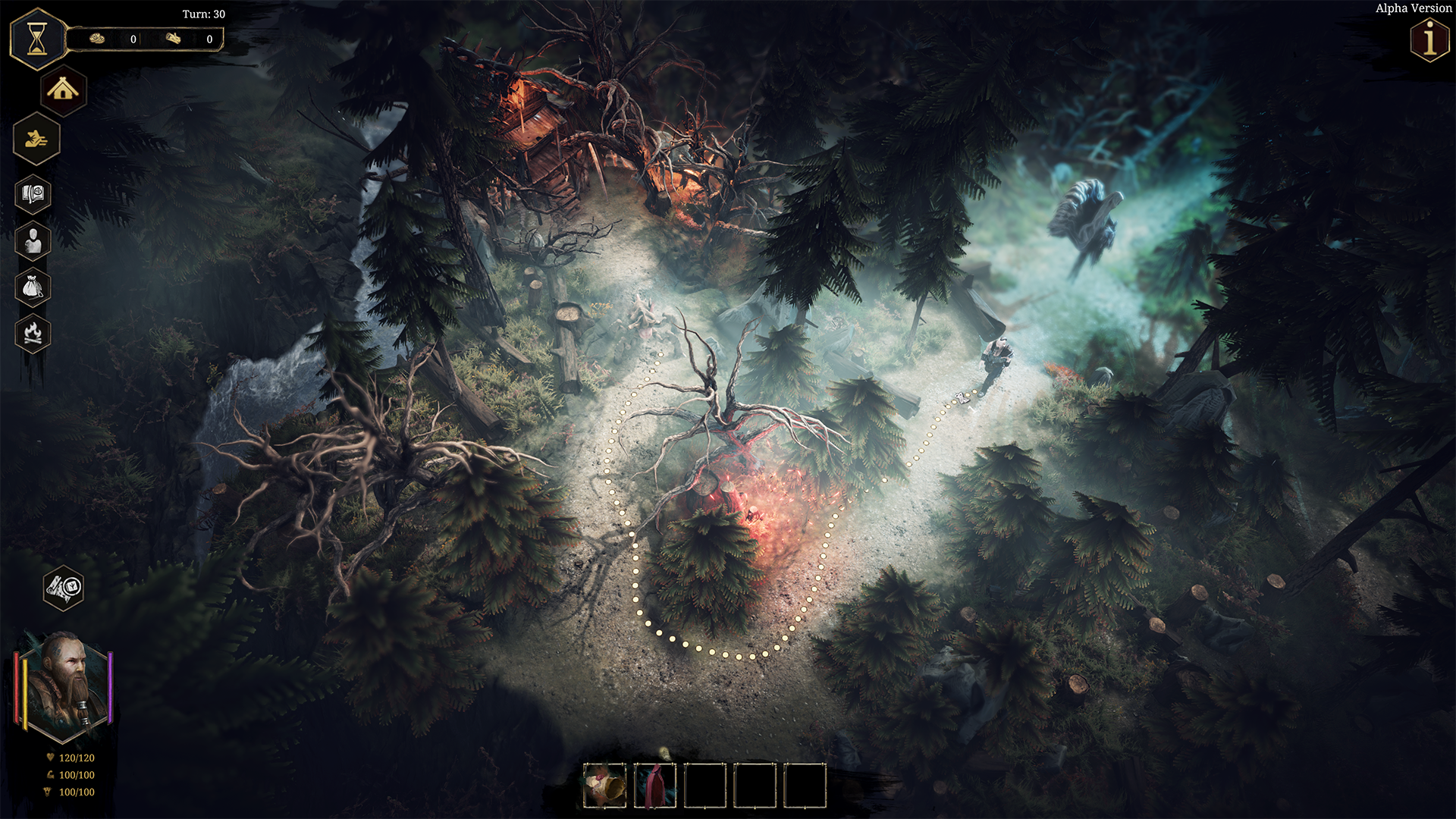The height and width of the screenshot is (819, 1456).
Task: Toggle the running boot movement icon
Action: [x=36, y=139]
